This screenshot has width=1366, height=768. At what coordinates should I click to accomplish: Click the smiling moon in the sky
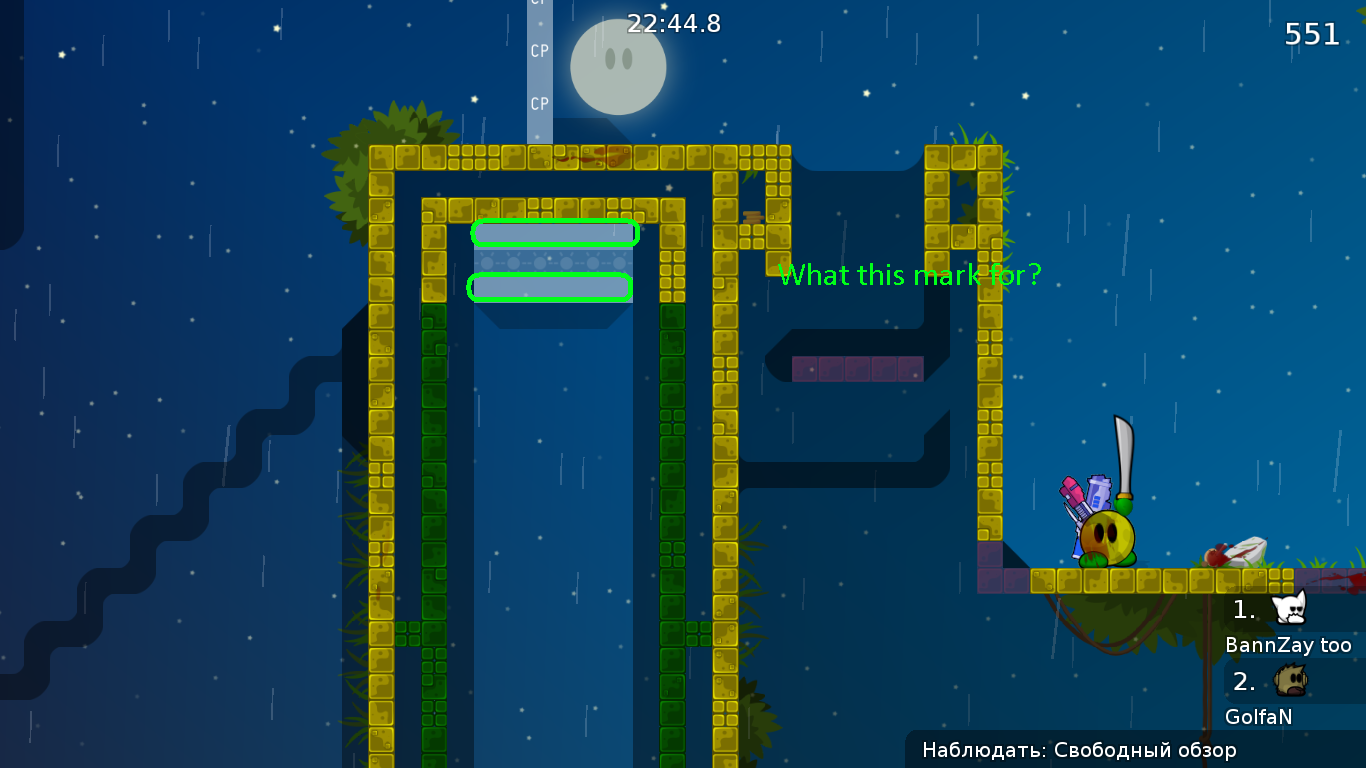pos(617,66)
